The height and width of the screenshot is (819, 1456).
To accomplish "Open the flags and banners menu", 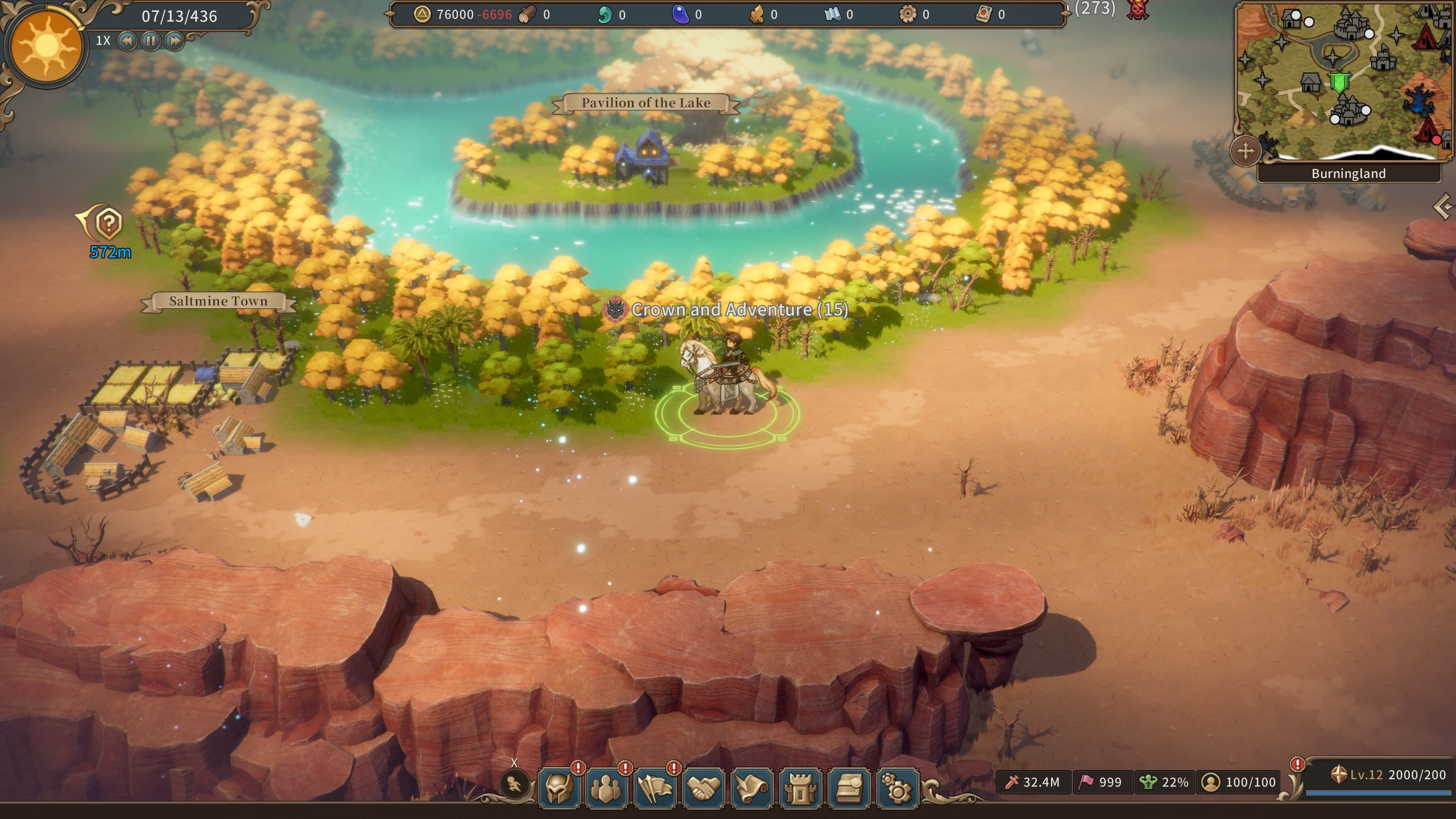I will click(655, 788).
